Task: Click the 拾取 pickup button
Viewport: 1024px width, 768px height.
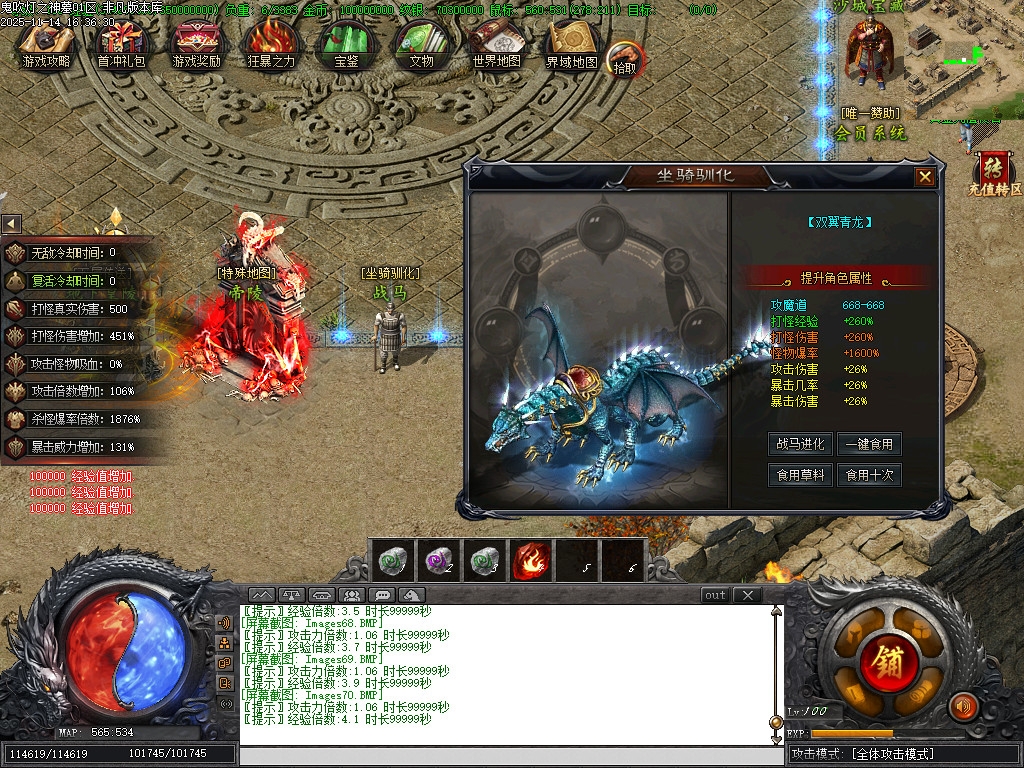Action: [x=625, y=60]
